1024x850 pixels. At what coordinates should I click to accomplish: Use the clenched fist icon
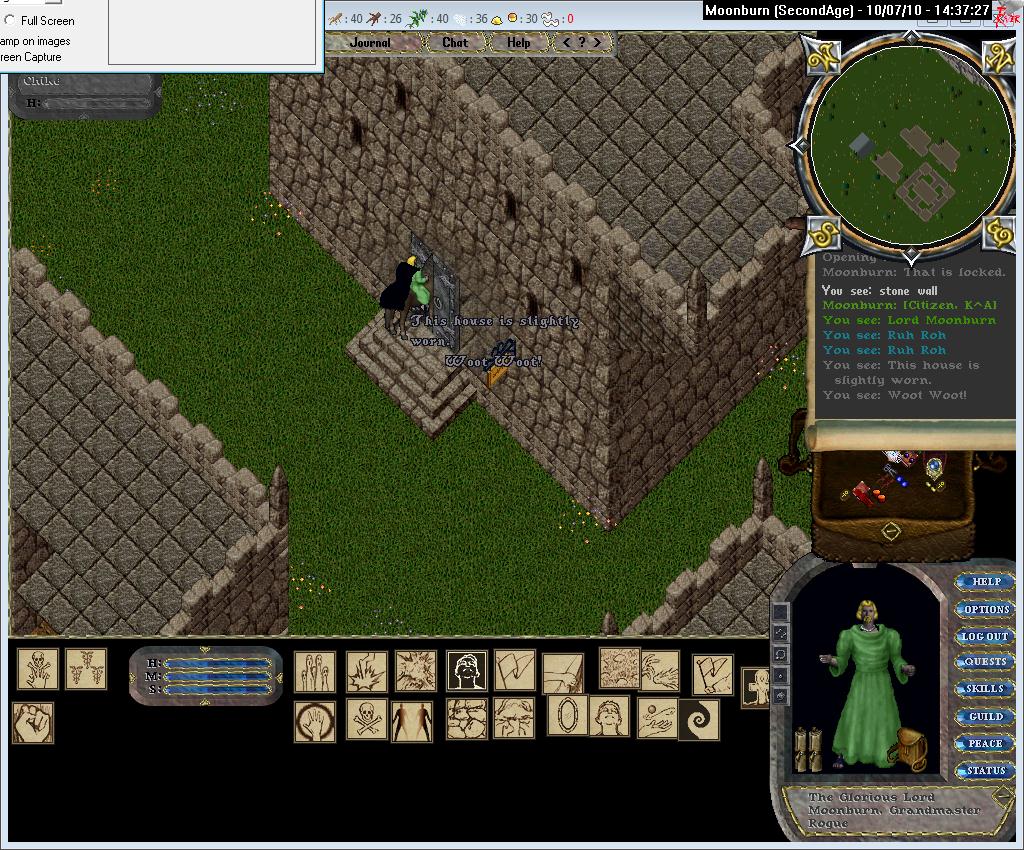33,722
